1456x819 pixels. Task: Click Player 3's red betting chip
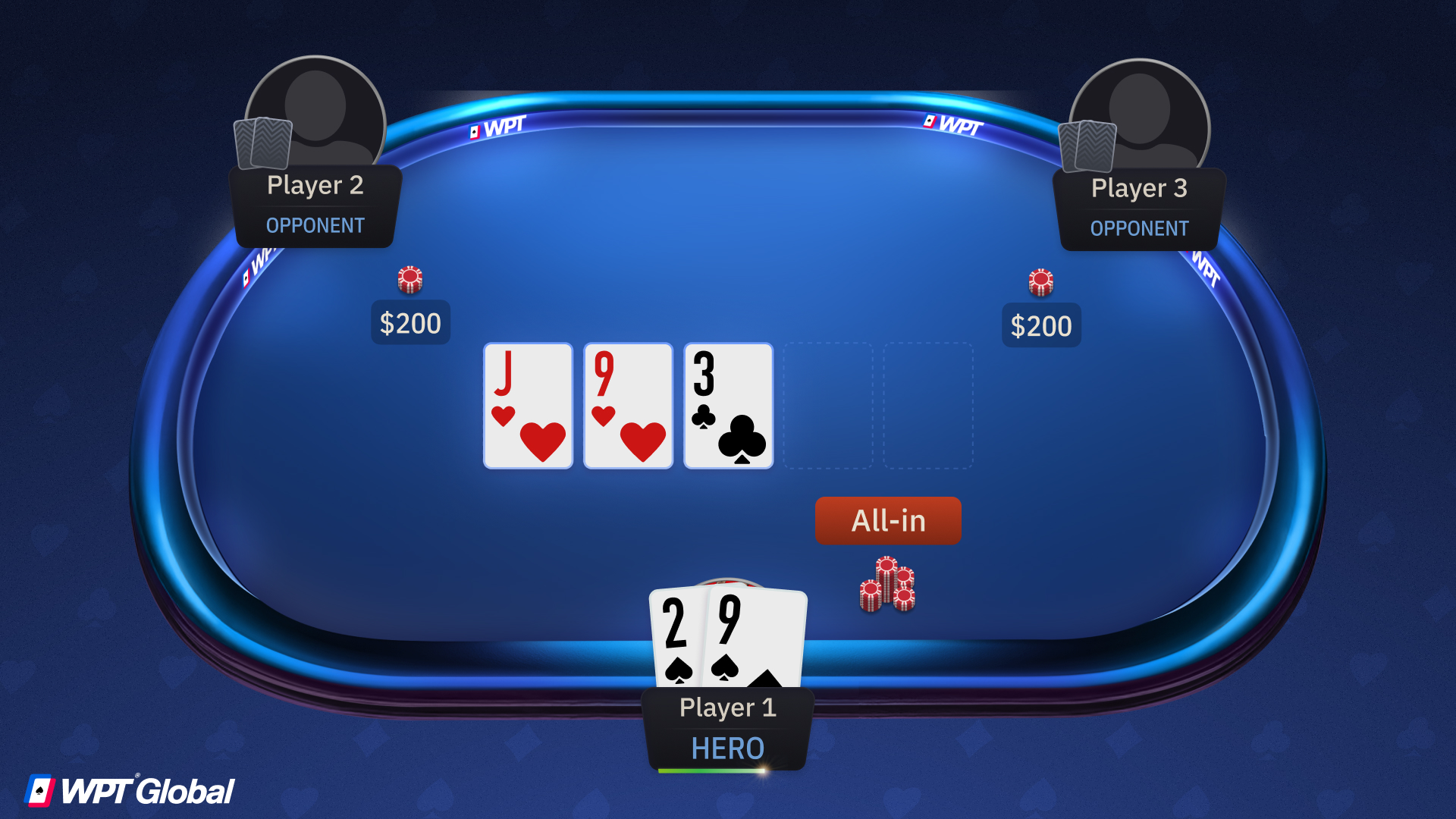(1041, 281)
